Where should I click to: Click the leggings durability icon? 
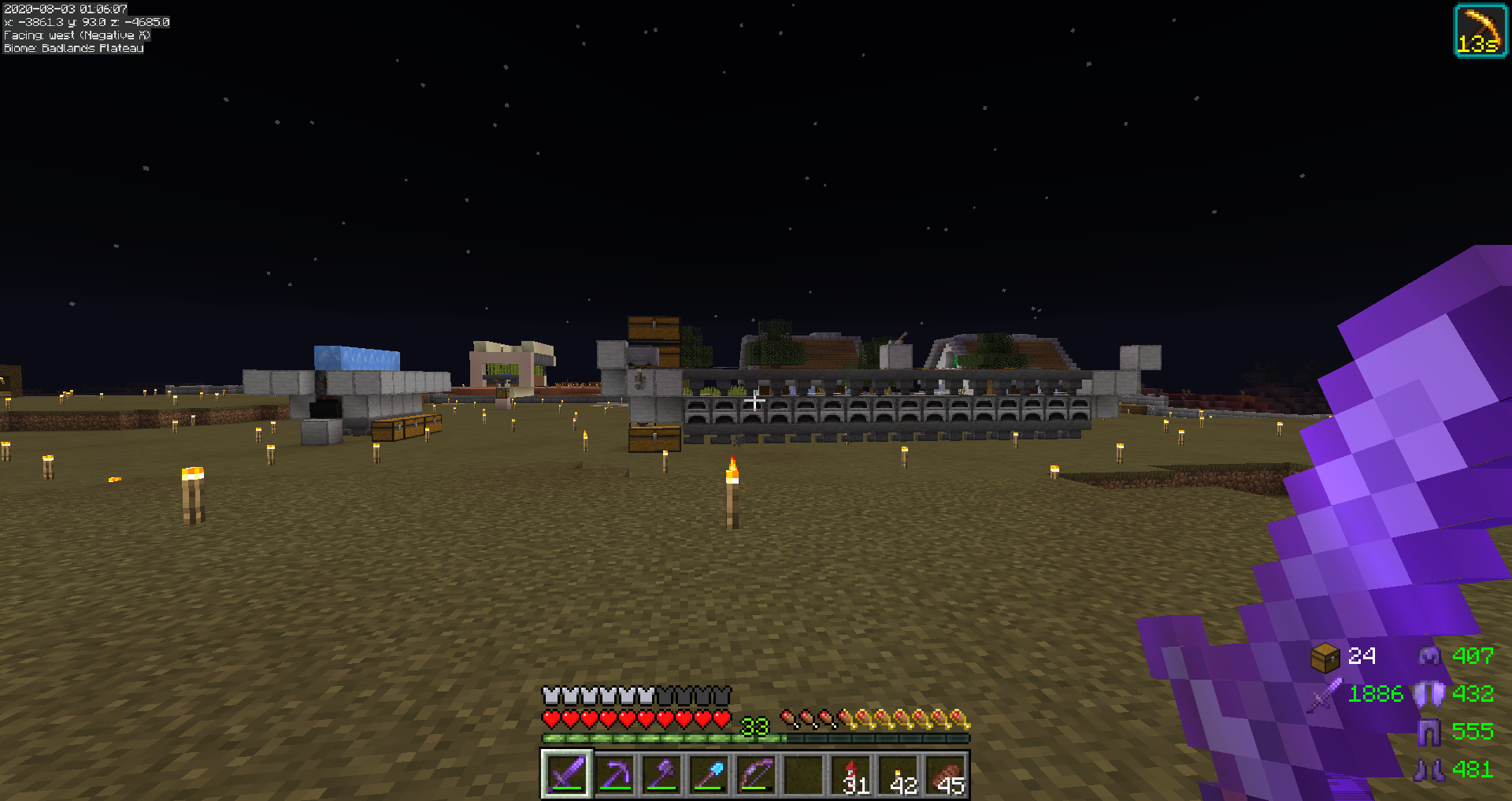[x=1429, y=732]
